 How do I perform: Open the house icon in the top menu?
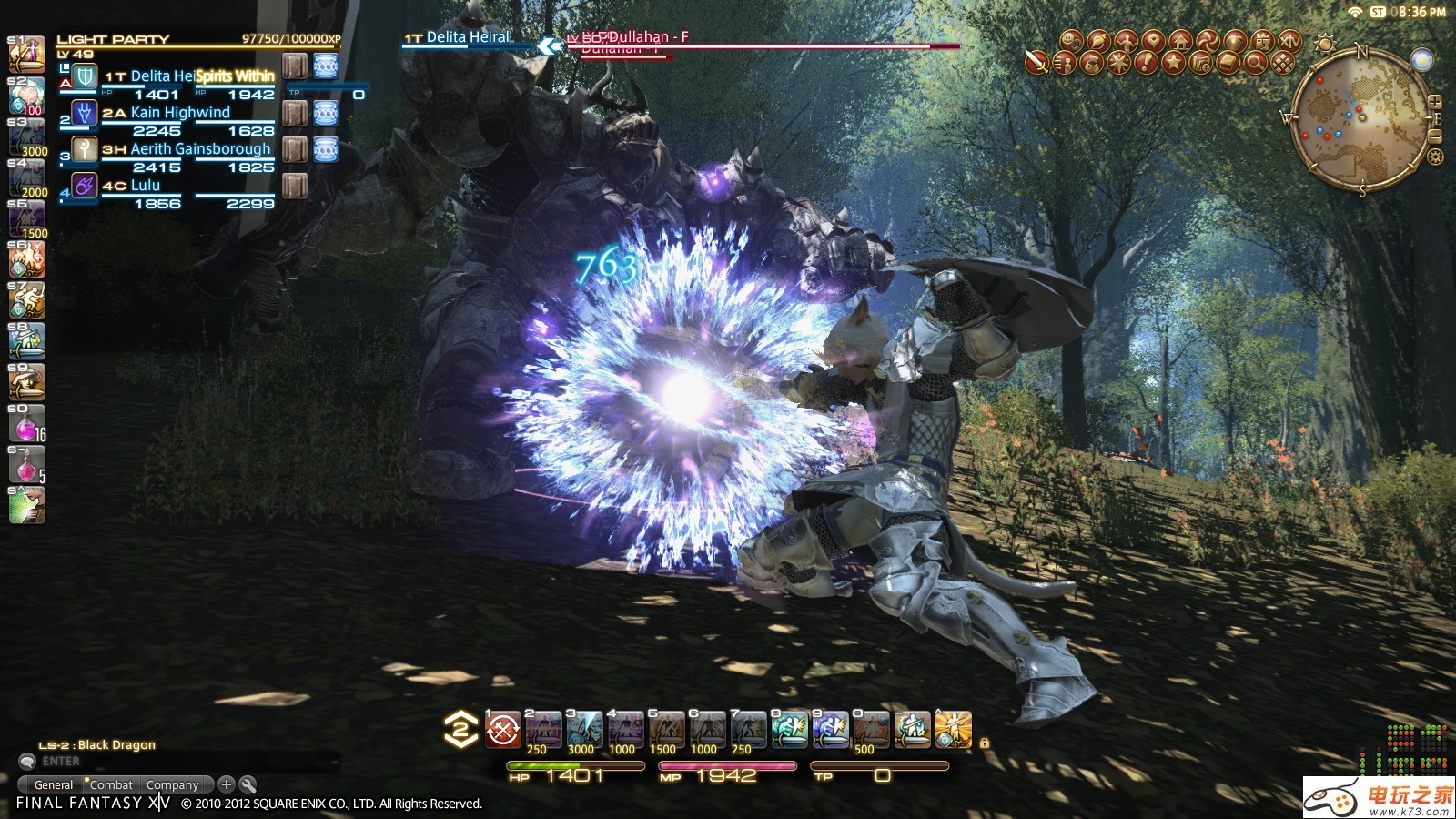[1180, 41]
